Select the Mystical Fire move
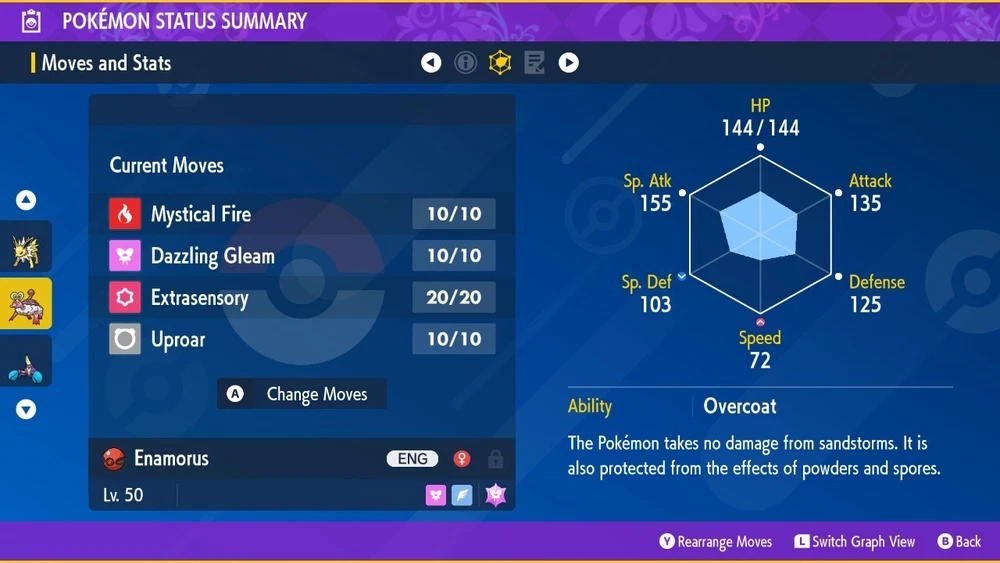 [301, 213]
